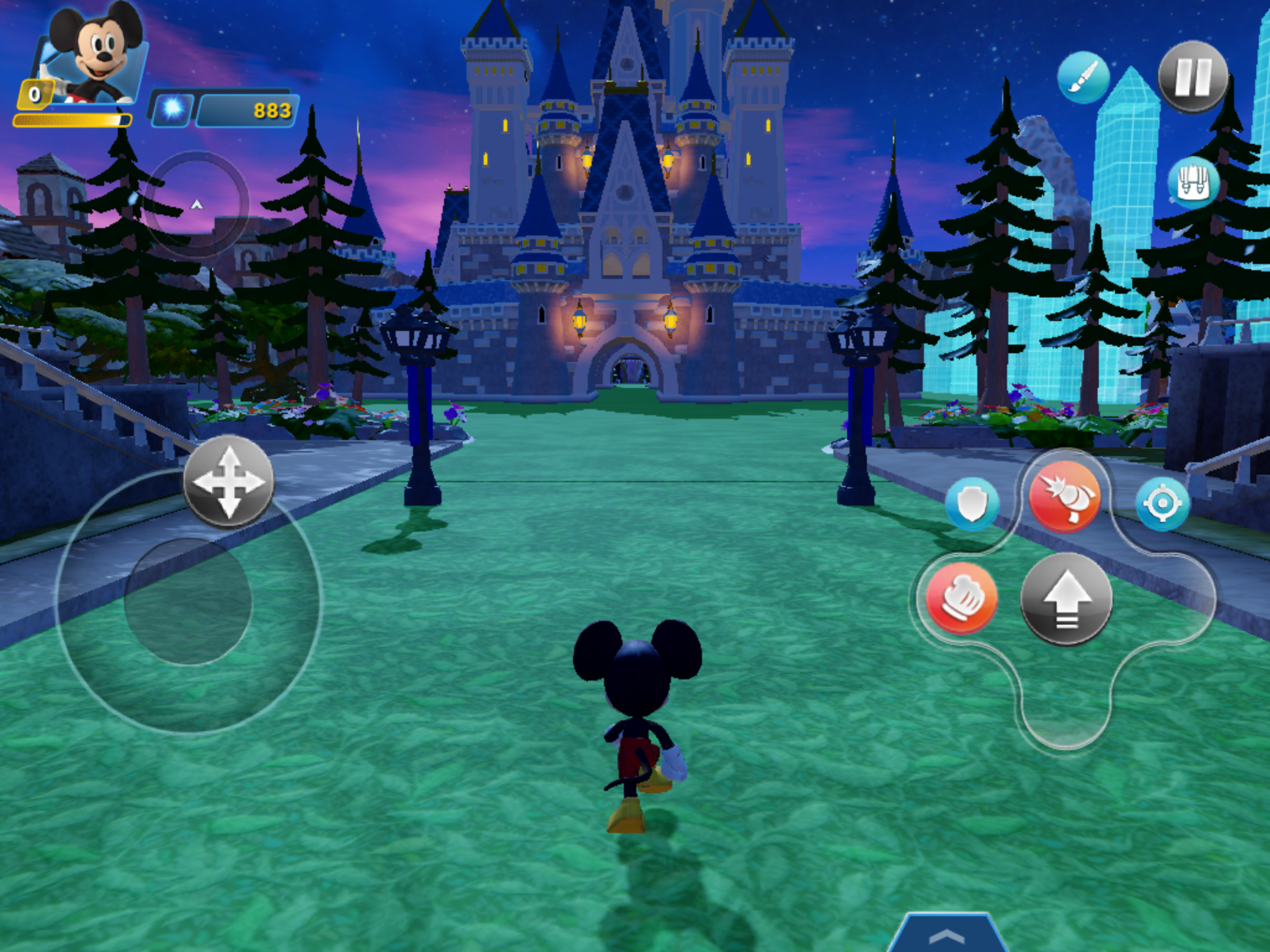Select the Mickey Mouse character portrait
Viewport: 1270px width, 952px height.
tap(93, 56)
